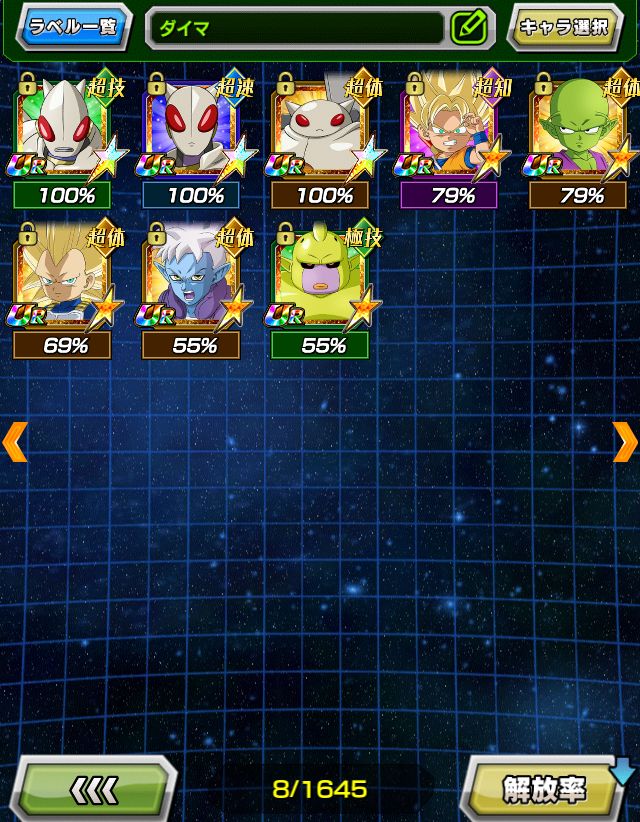The width and height of the screenshot is (640, 822).
Task: Select the Super Saiyan Vegeta card
Action: [x=67, y=280]
